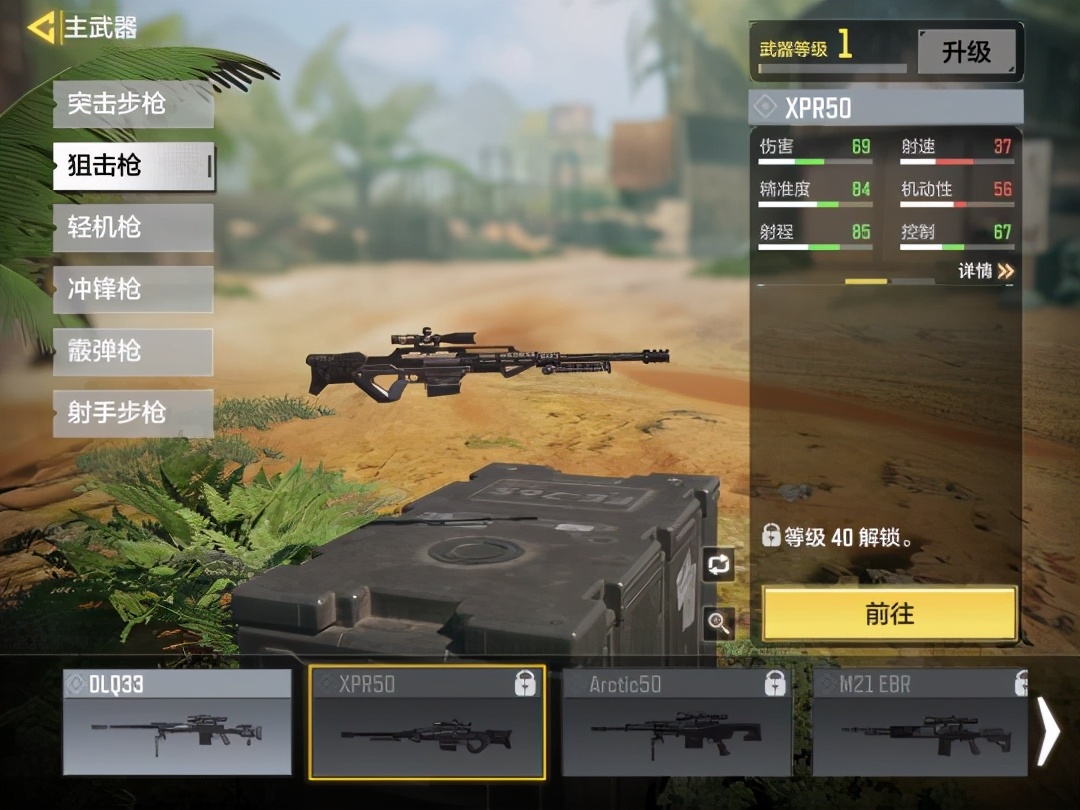Show more weapons with the right arrow

click(x=1049, y=731)
